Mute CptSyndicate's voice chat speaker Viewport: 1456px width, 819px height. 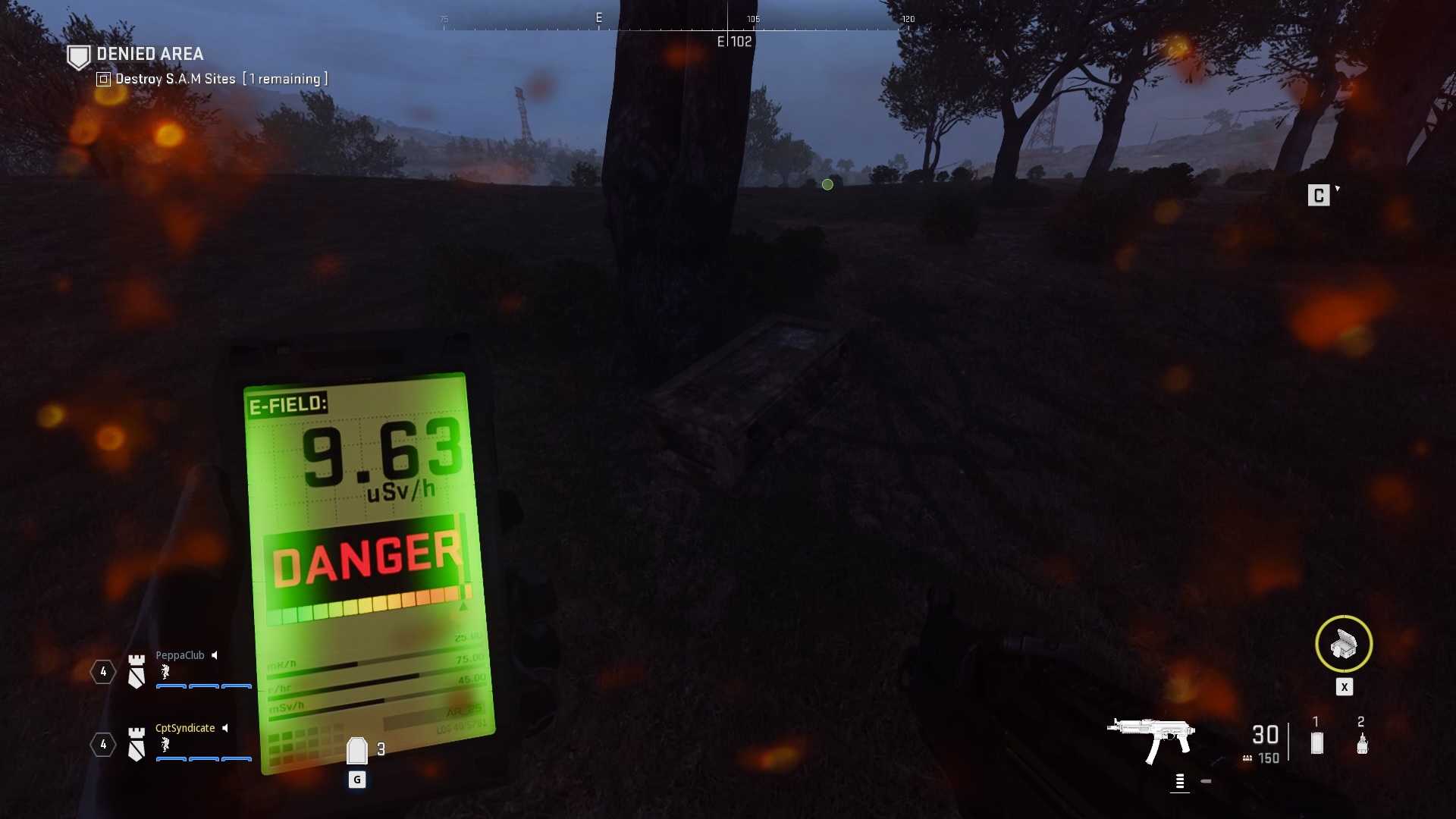click(x=224, y=729)
